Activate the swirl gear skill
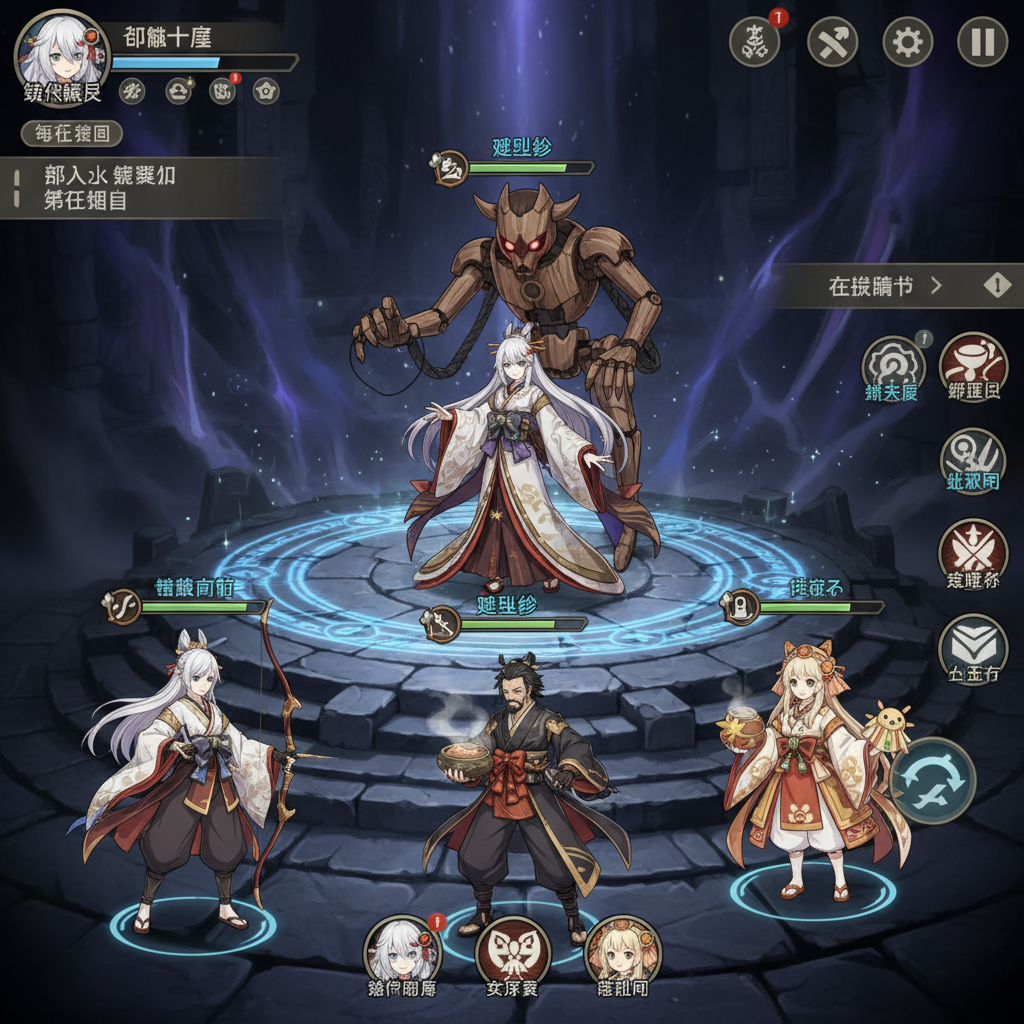 (892, 368)
